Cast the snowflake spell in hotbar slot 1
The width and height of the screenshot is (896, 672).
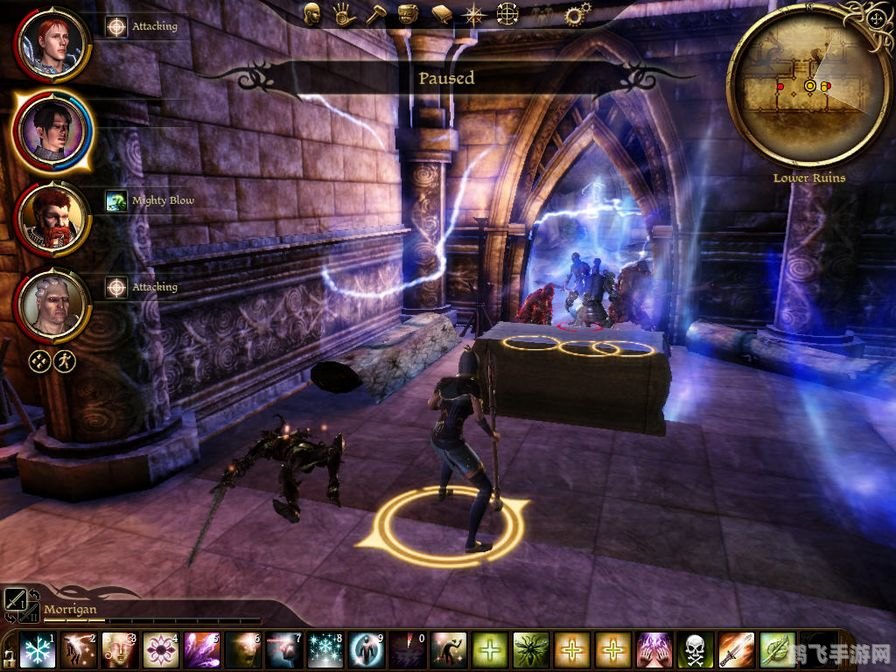click(x=37, y=651)
